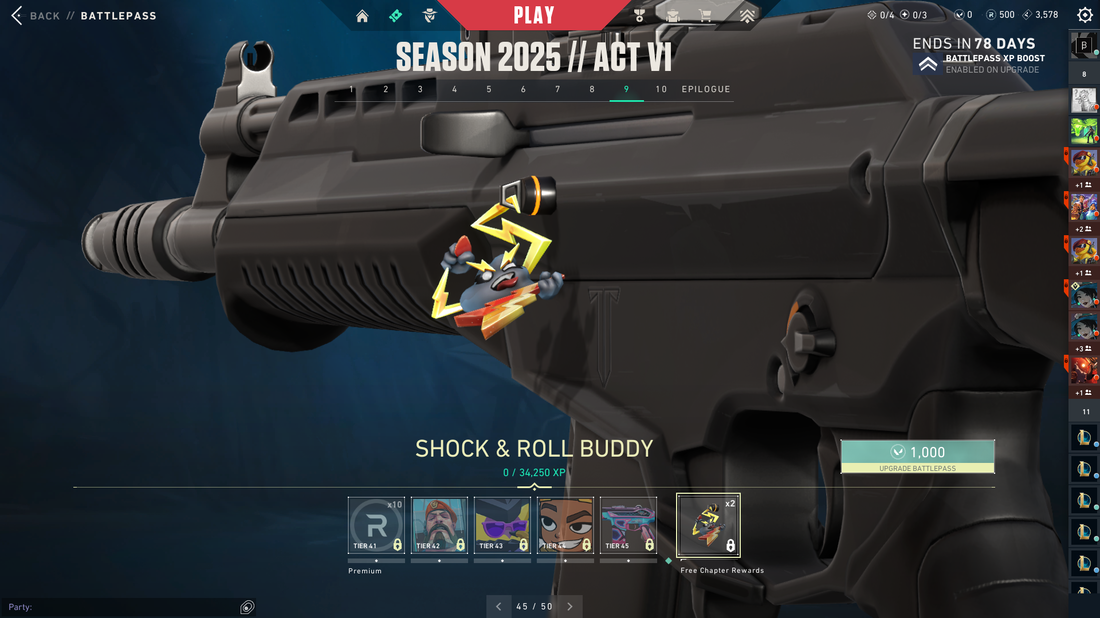Select the Tier 43 purple sunglasses reward
Image resolution: width=1100 pixels, height=618 pixels.
click(x=502, y=525)
